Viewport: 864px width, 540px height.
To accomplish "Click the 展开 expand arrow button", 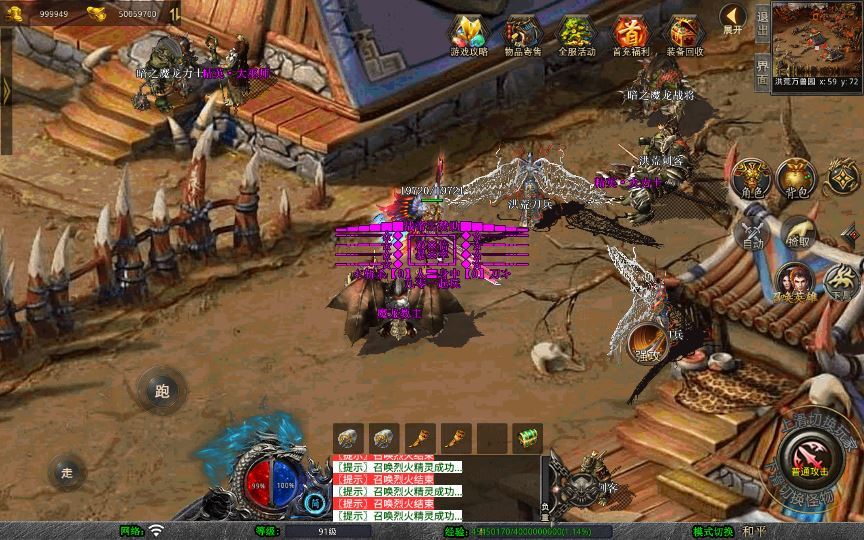I will 733,19.
